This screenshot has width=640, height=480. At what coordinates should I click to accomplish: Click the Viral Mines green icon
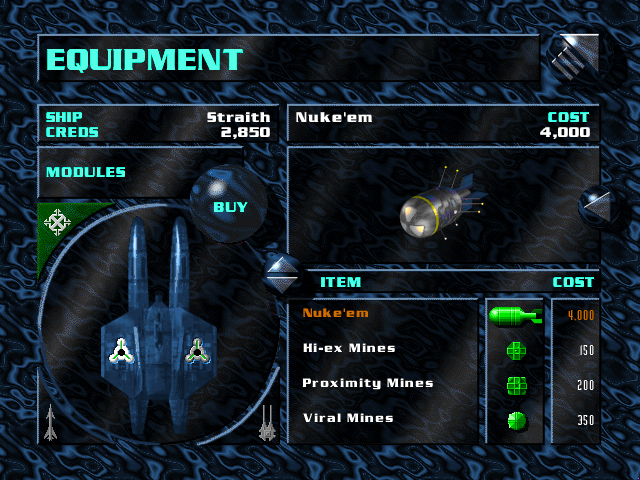point(515,420)
